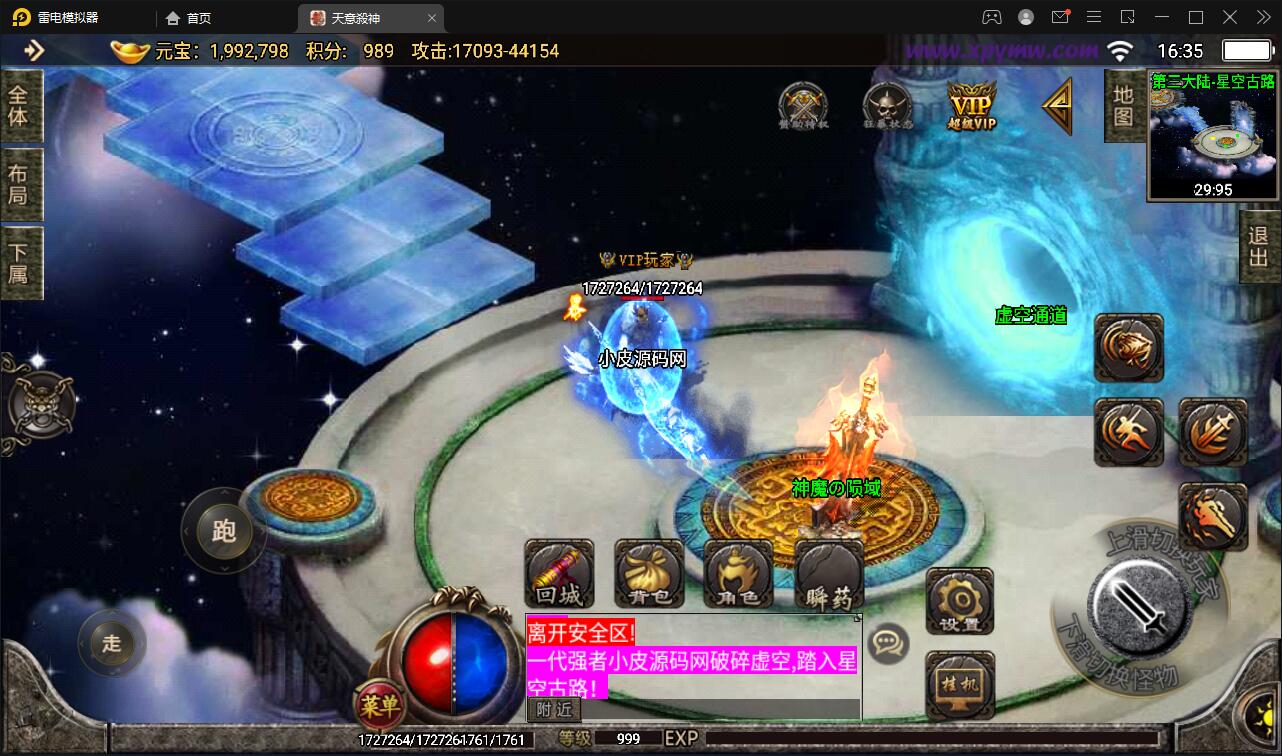
Task: Enable 挂机 auto-battle mode
Action: pos(958,685)
